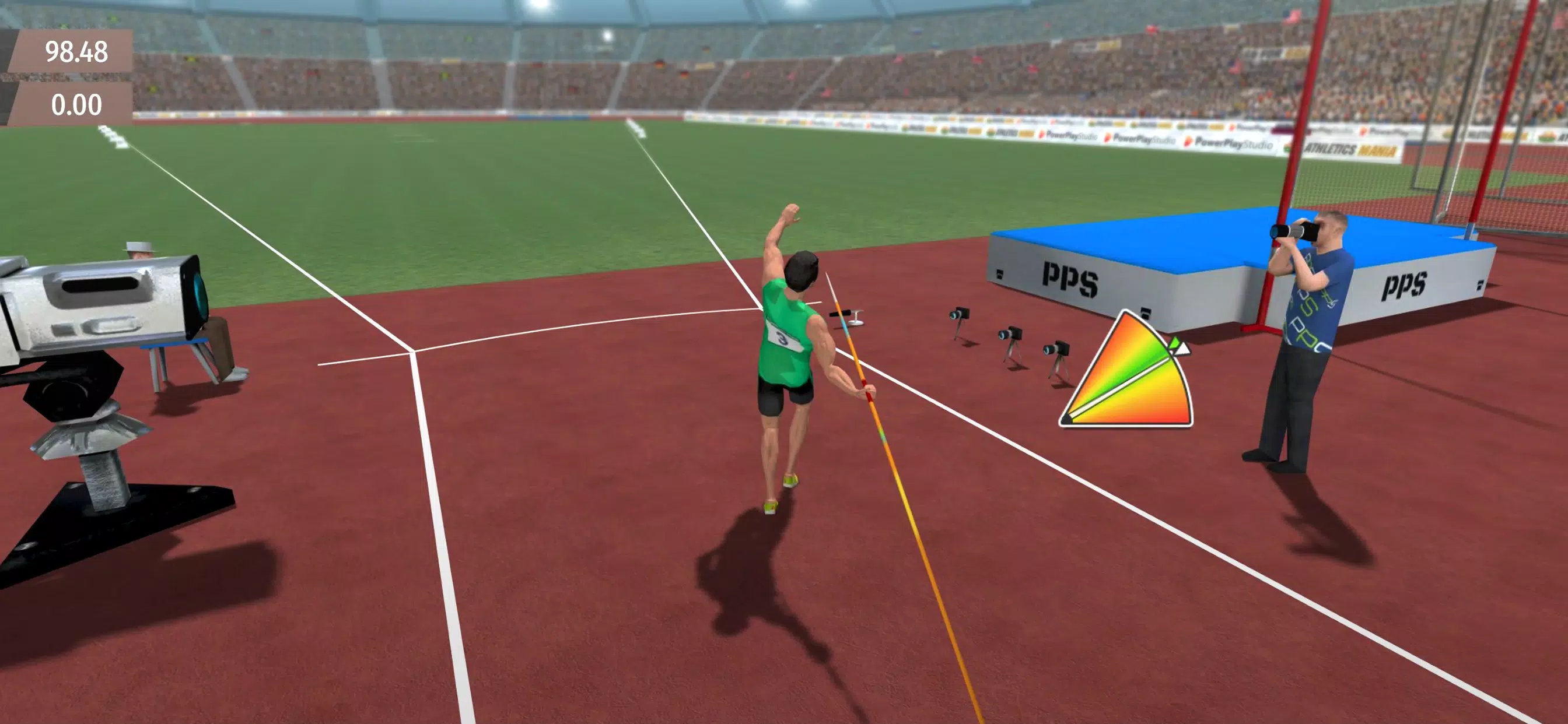Tap the green sweet-spot wedge on gauge
Viewport: 1568px width, 724px height.
pyautogui.click(x=1147, y=359)
